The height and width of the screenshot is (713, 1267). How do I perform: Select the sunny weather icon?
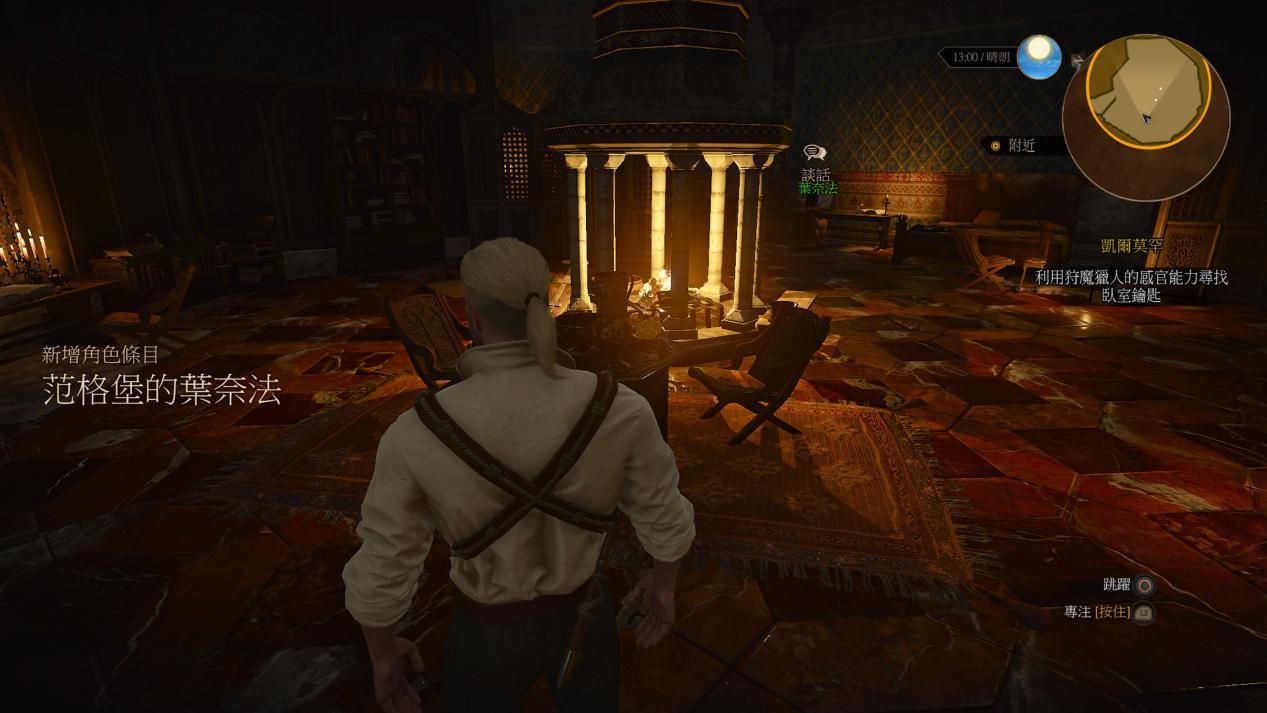(x=1039, y=56)
